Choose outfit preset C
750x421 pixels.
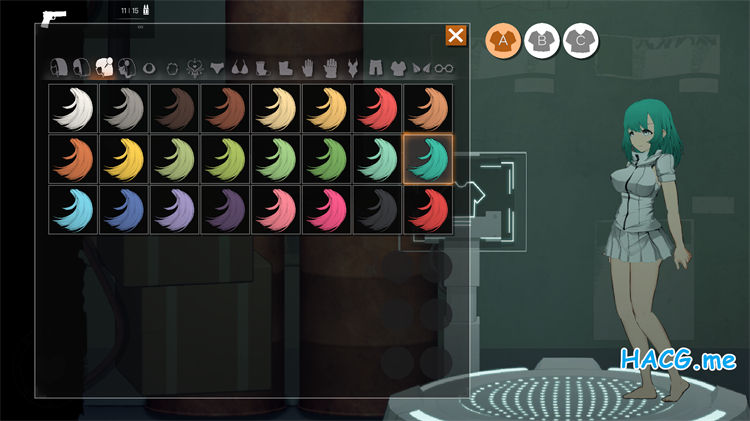pos(579,41)
